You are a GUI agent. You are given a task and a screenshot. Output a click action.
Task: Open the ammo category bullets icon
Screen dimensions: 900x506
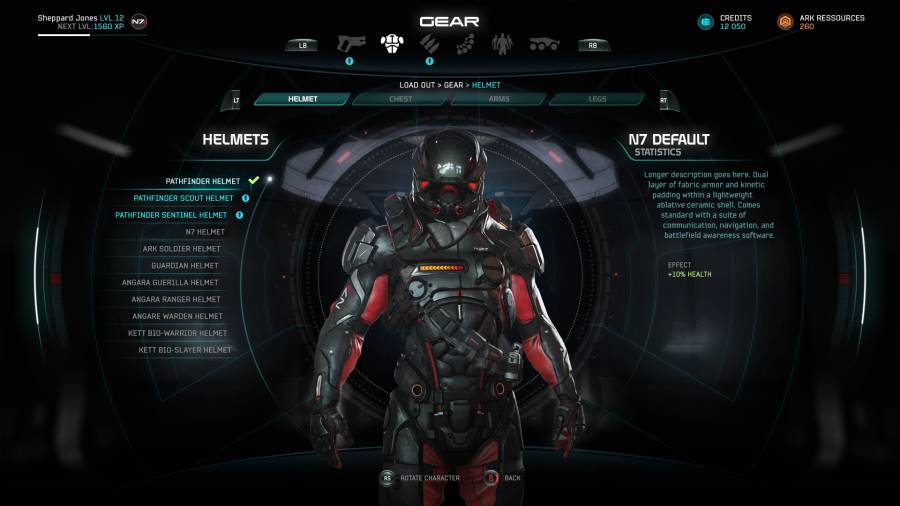click(x=429, y=44)
